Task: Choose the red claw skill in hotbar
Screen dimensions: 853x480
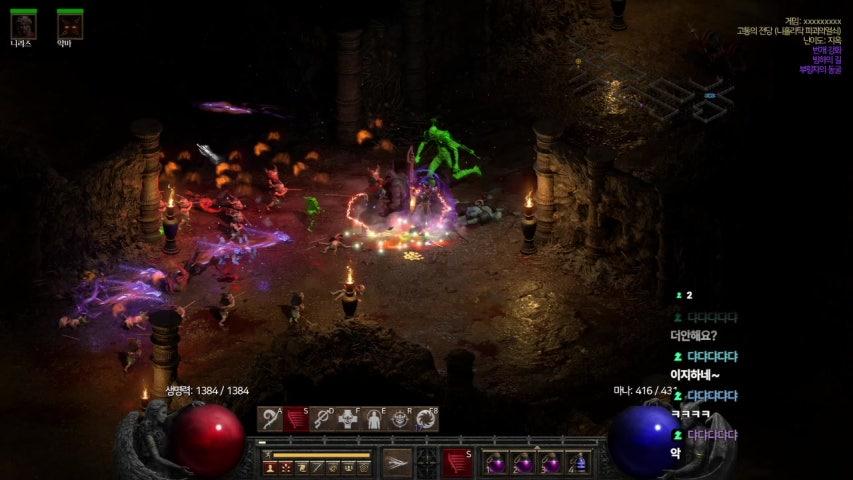Action: [296, 419]
